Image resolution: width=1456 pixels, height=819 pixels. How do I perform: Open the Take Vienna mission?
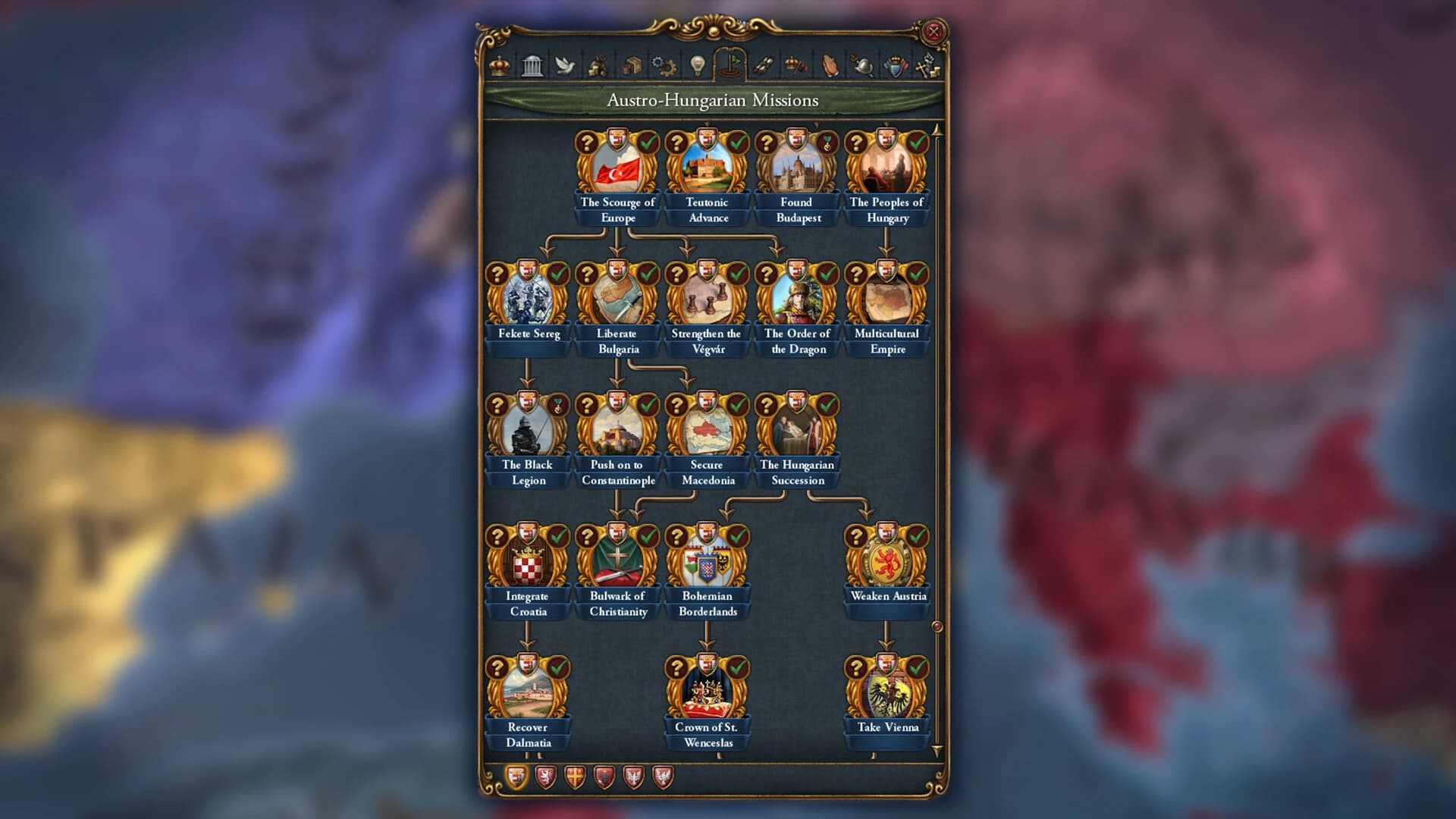886,692
